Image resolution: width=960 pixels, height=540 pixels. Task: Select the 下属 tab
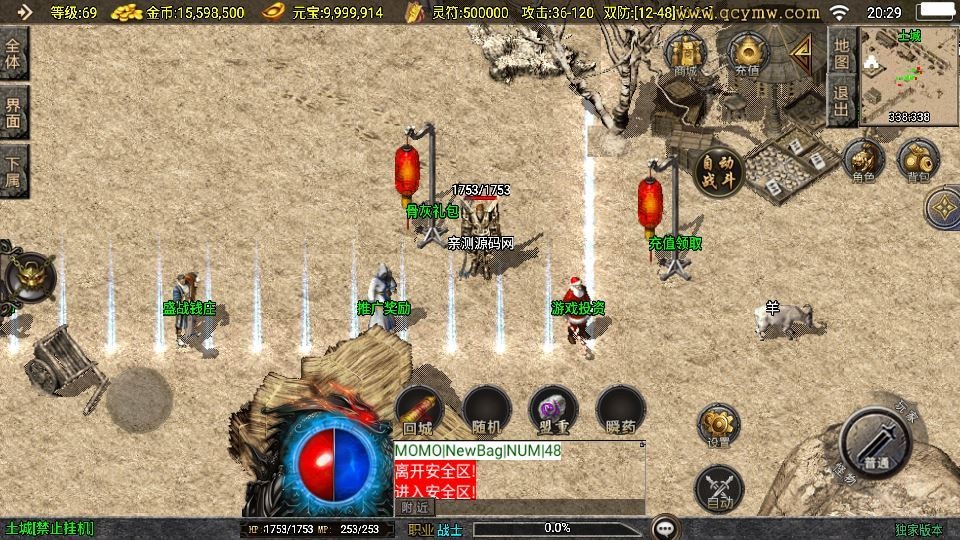14,172
